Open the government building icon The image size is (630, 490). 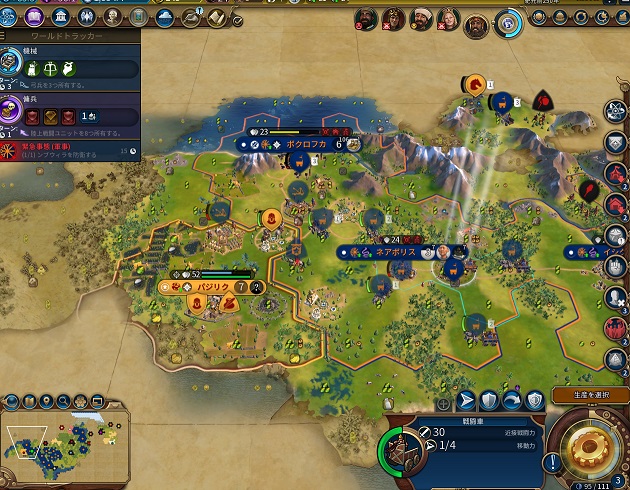tap(61, 17)
